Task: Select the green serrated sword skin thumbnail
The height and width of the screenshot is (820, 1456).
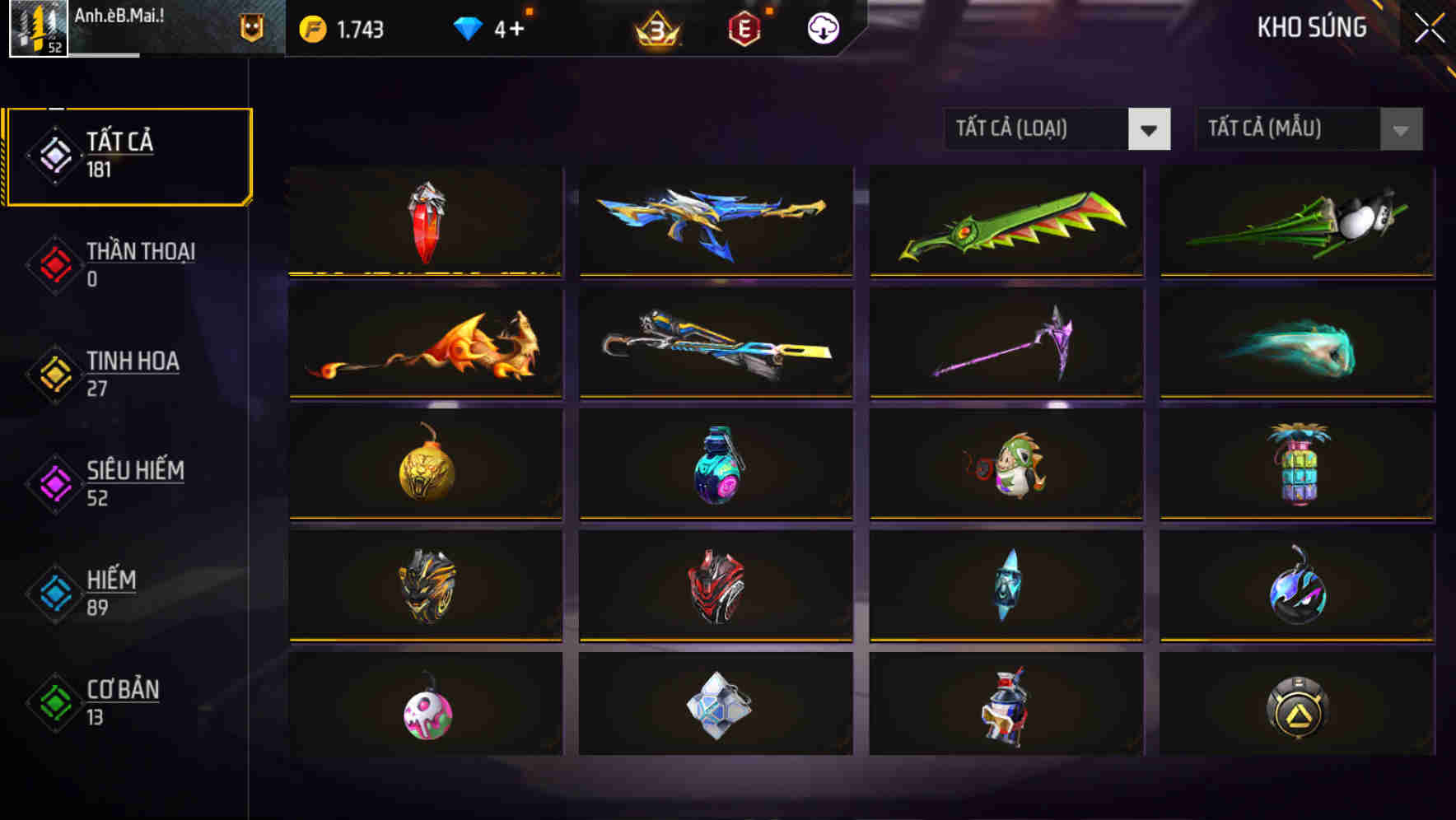Action: point(1006,221)
